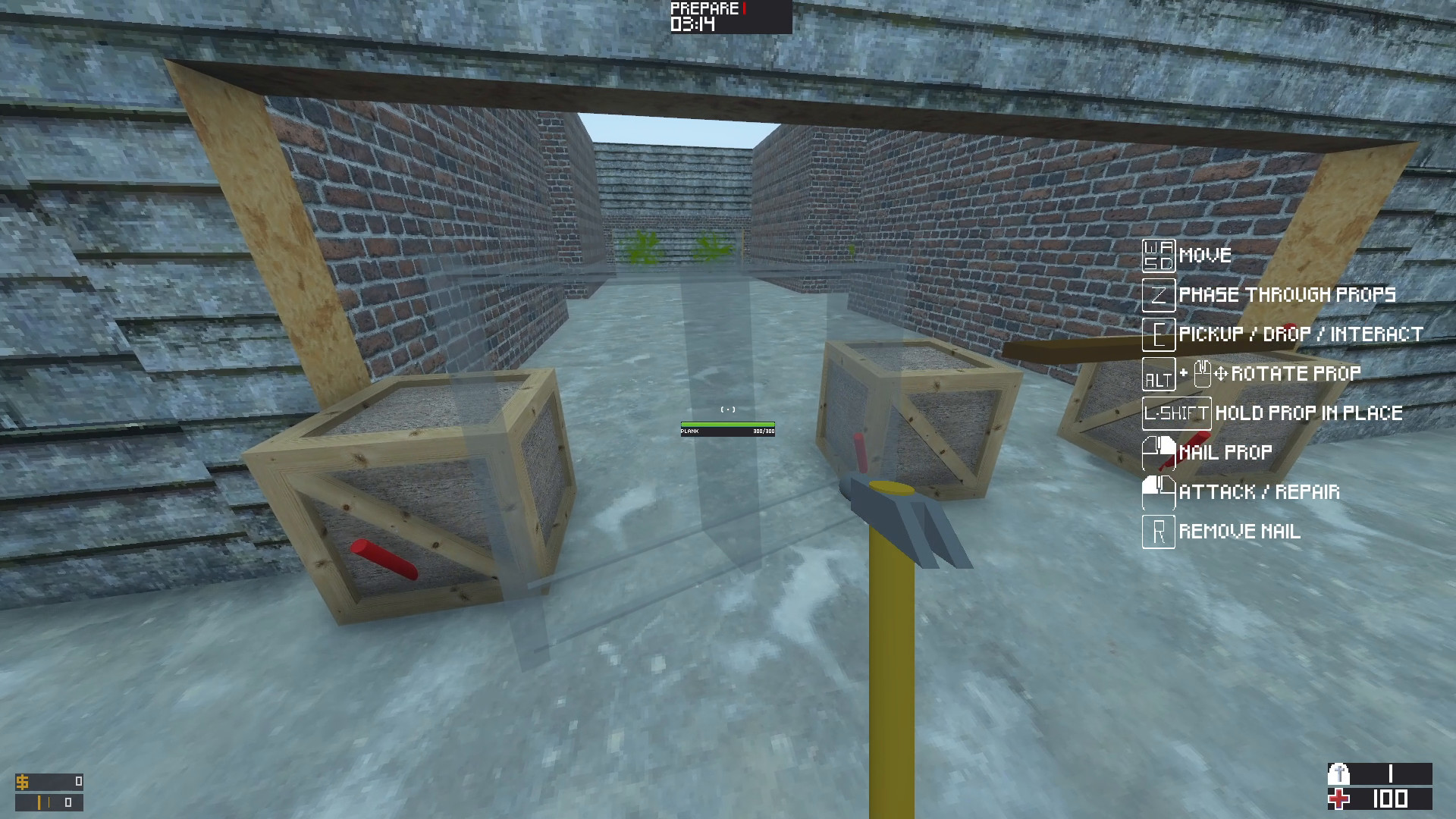Click the green plank durability bar

point(728,422)
